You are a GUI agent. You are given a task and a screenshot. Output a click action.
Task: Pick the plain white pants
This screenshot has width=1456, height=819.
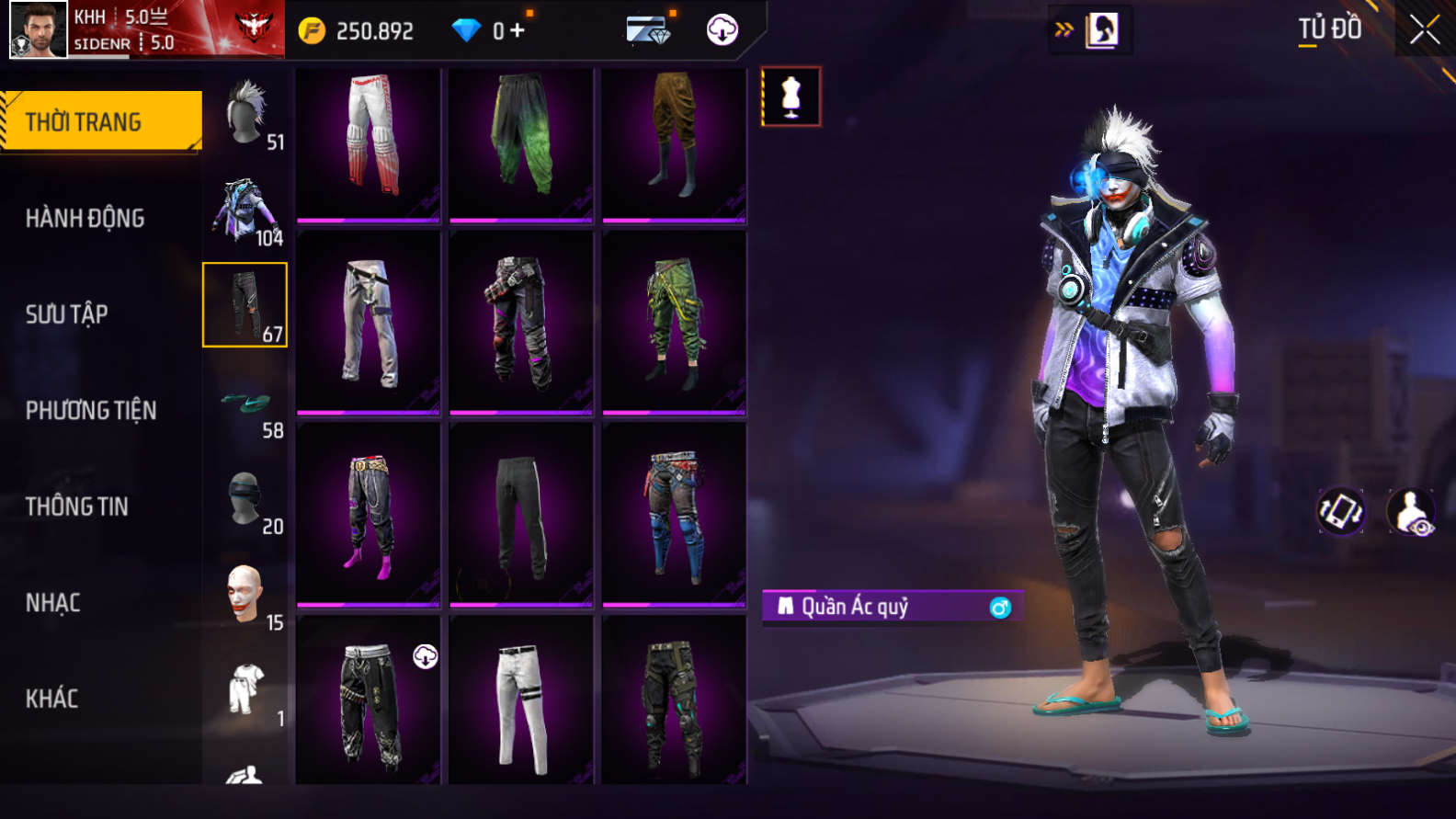click(x=521, y=705)
